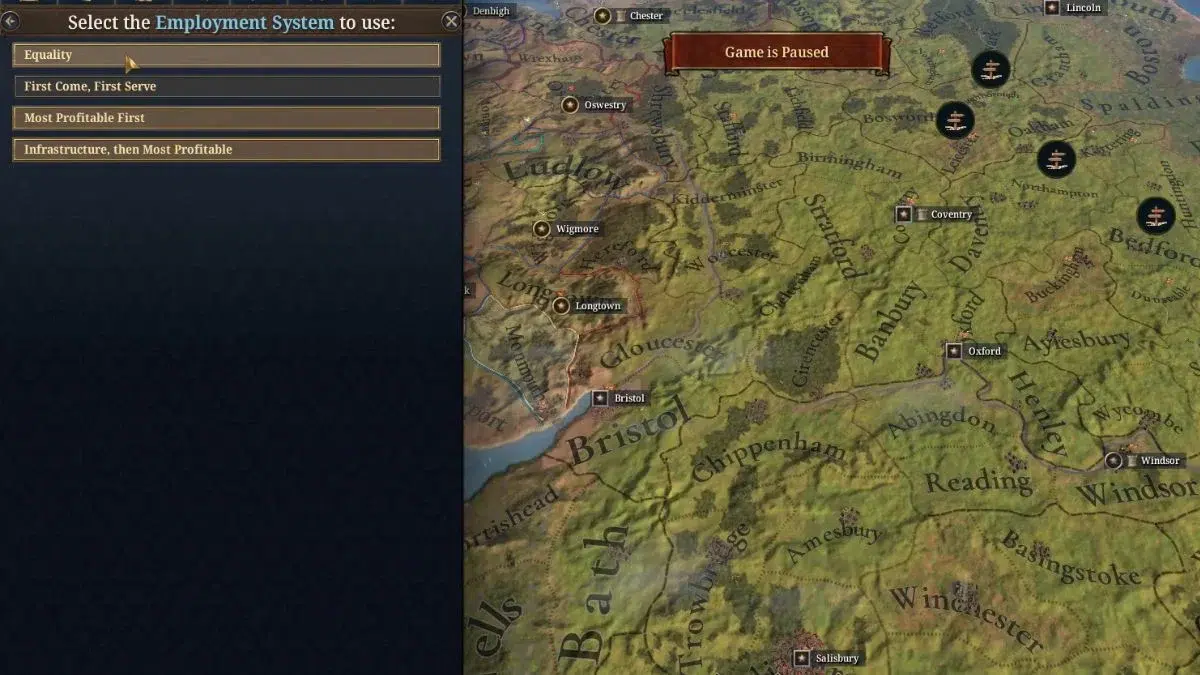Choose First Come, First Serve option

[x=226, y=87]
